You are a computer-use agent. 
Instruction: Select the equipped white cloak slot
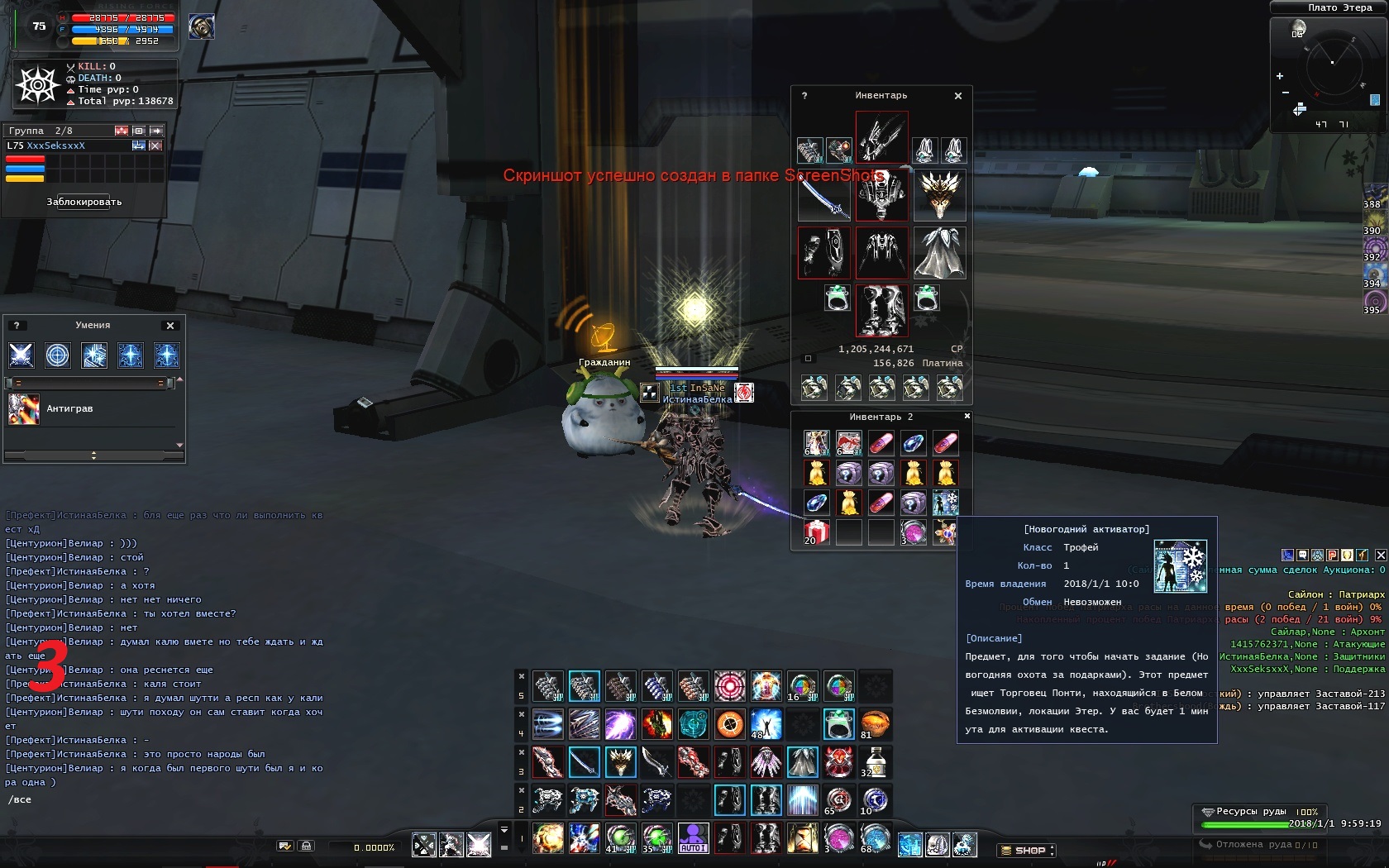point(940,252)
